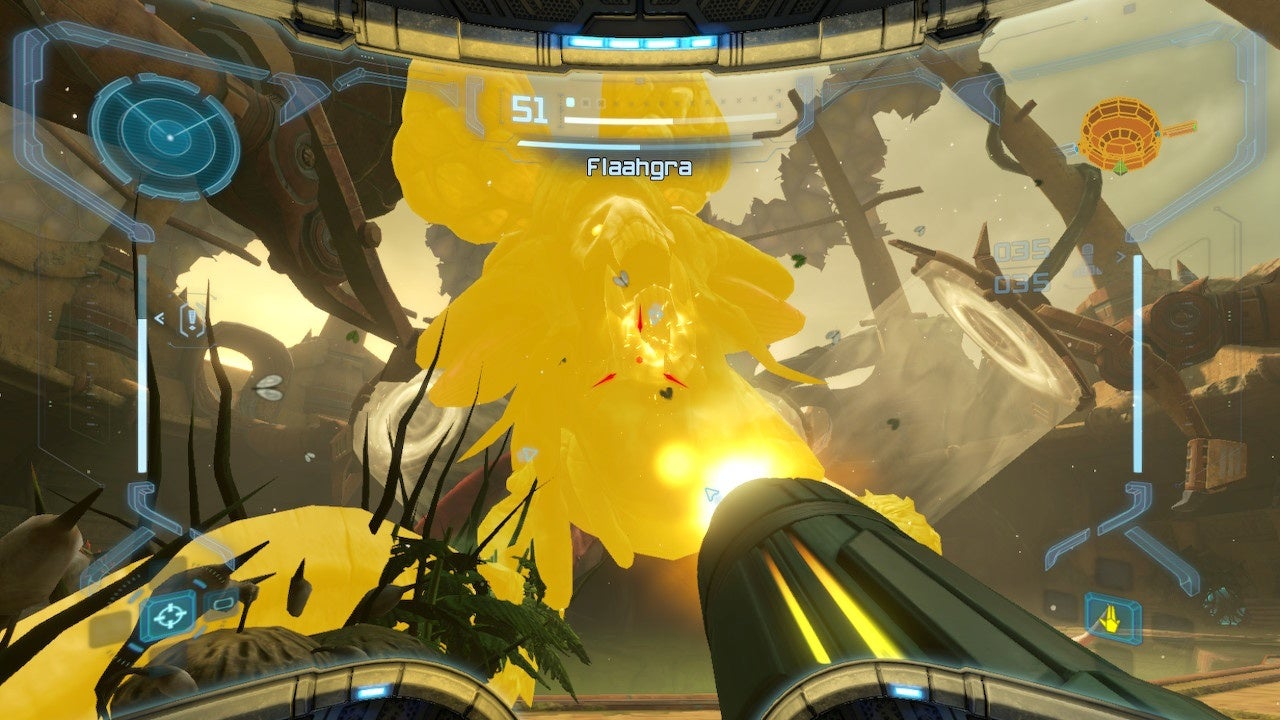1280x720 pixels.
Task: Click the energy tank indicator above the health bar
Action: pos(571,101)
